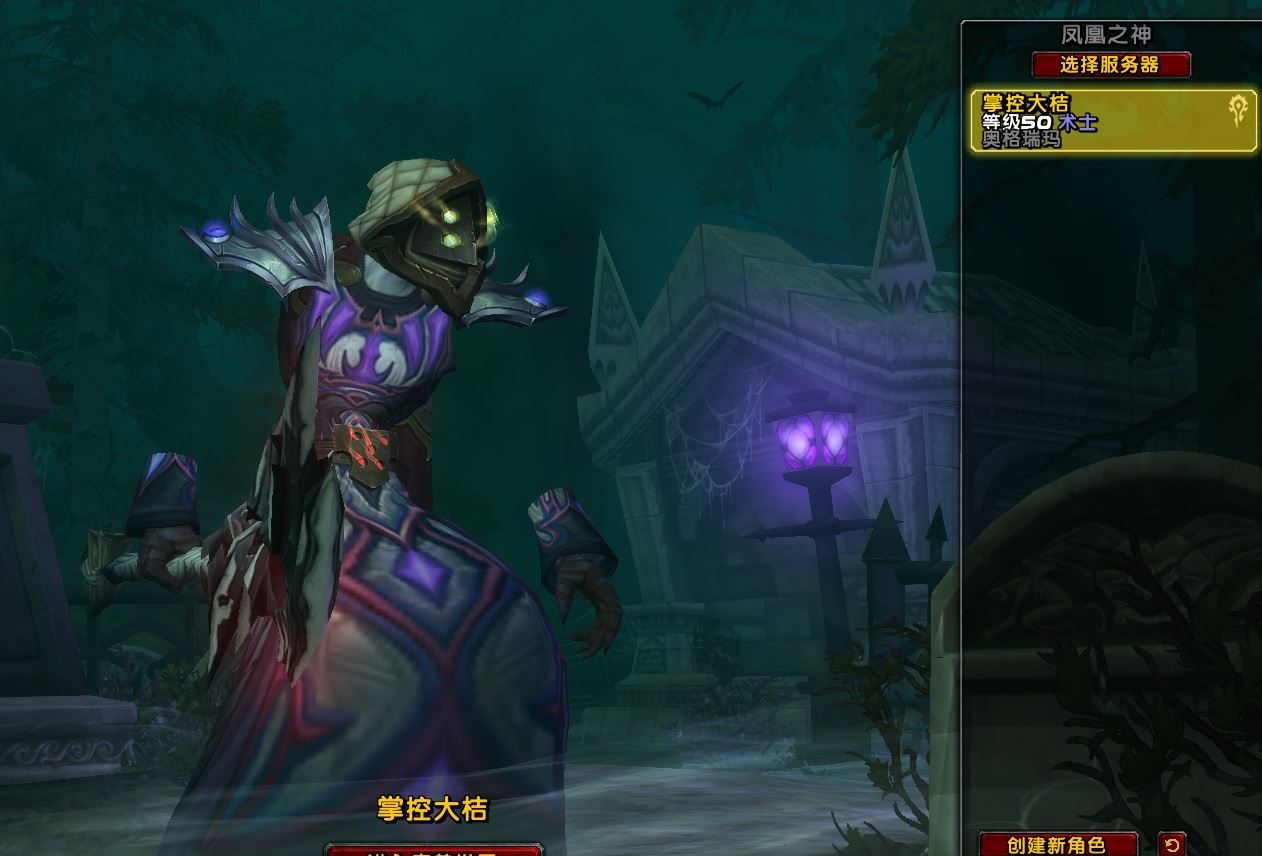Image resolution: width=1262 pixels, height=856 pixels.
Task: Create a new character with 创建新角色
Action: [1057, 845]
